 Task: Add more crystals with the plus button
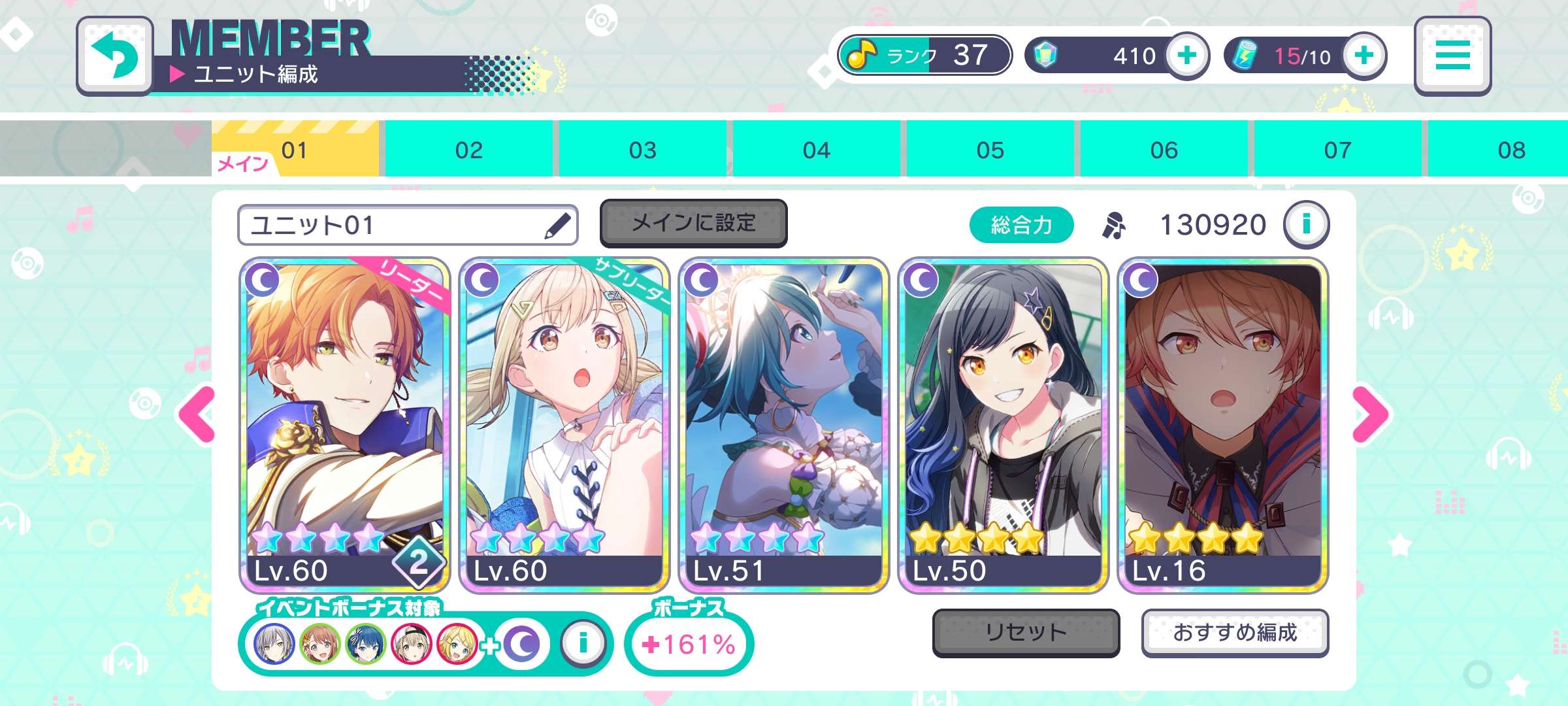pyautogui.click(x=1186, y=56)
